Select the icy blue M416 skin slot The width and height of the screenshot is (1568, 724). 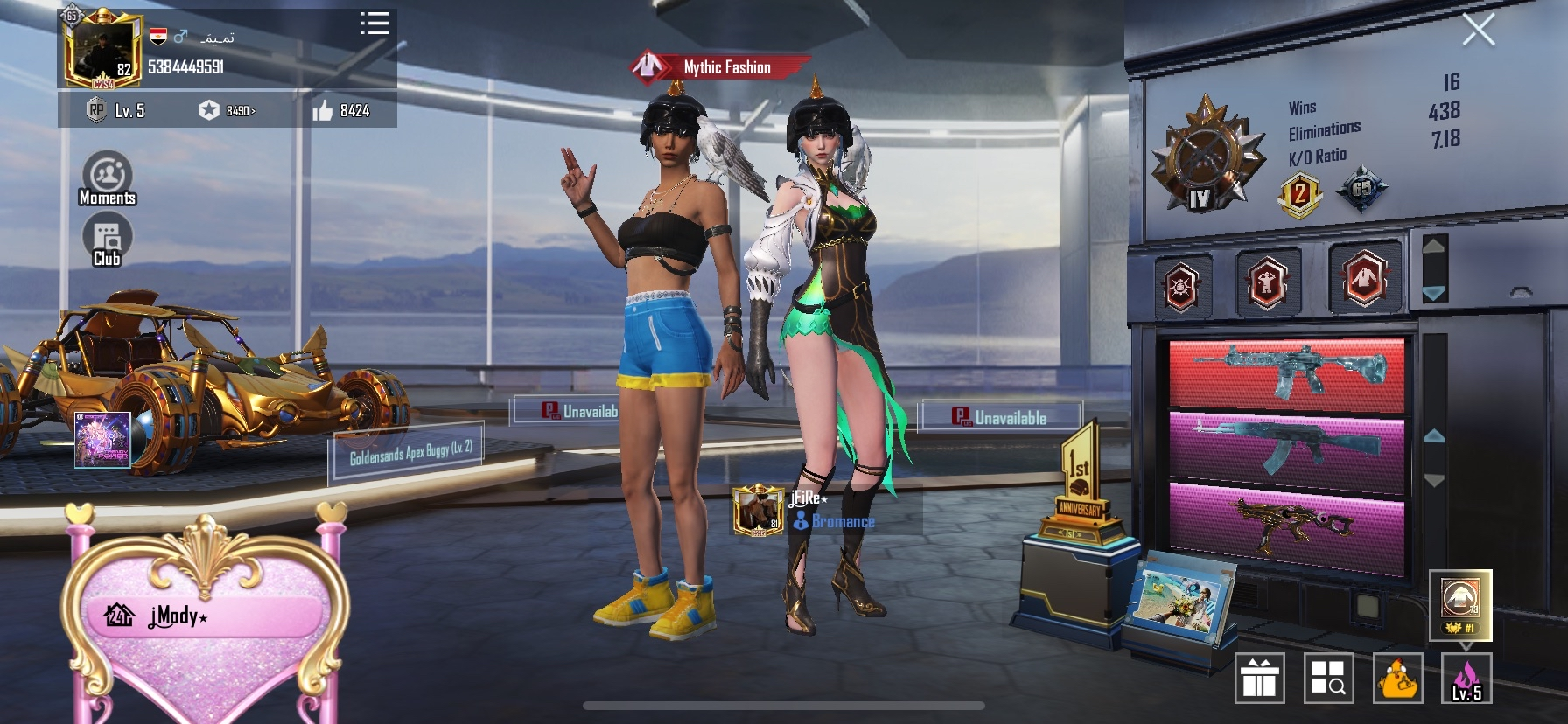[1286, 373]
